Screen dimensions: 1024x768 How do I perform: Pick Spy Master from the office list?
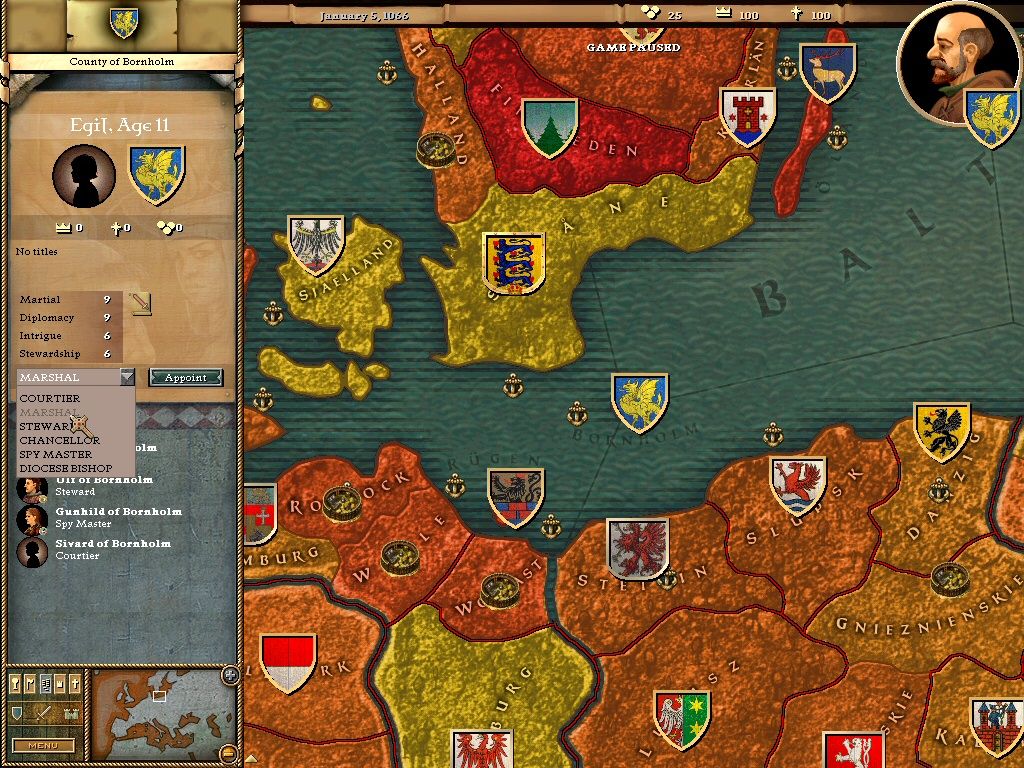click(56, 454)
